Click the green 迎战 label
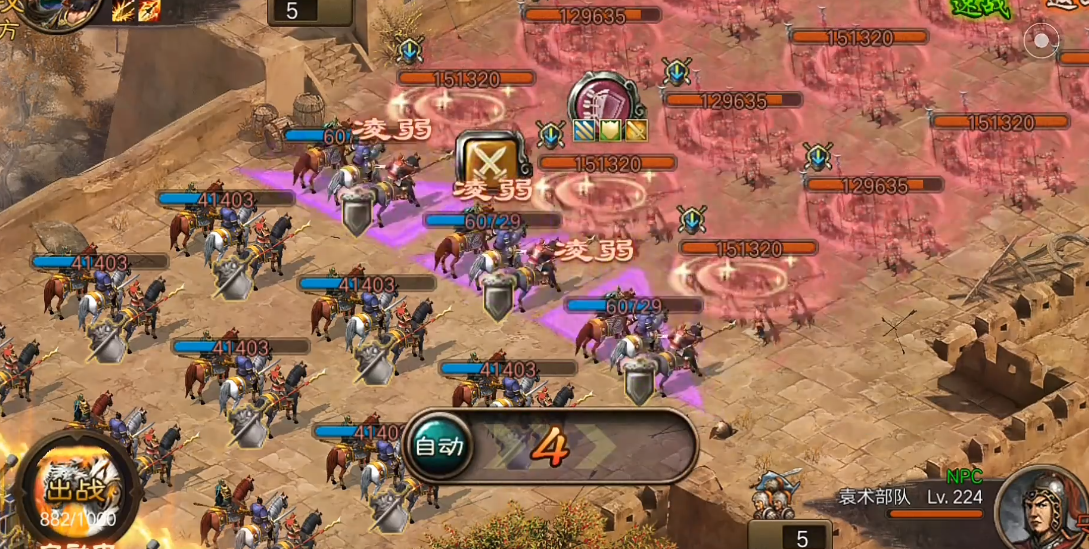 [980, 8]
